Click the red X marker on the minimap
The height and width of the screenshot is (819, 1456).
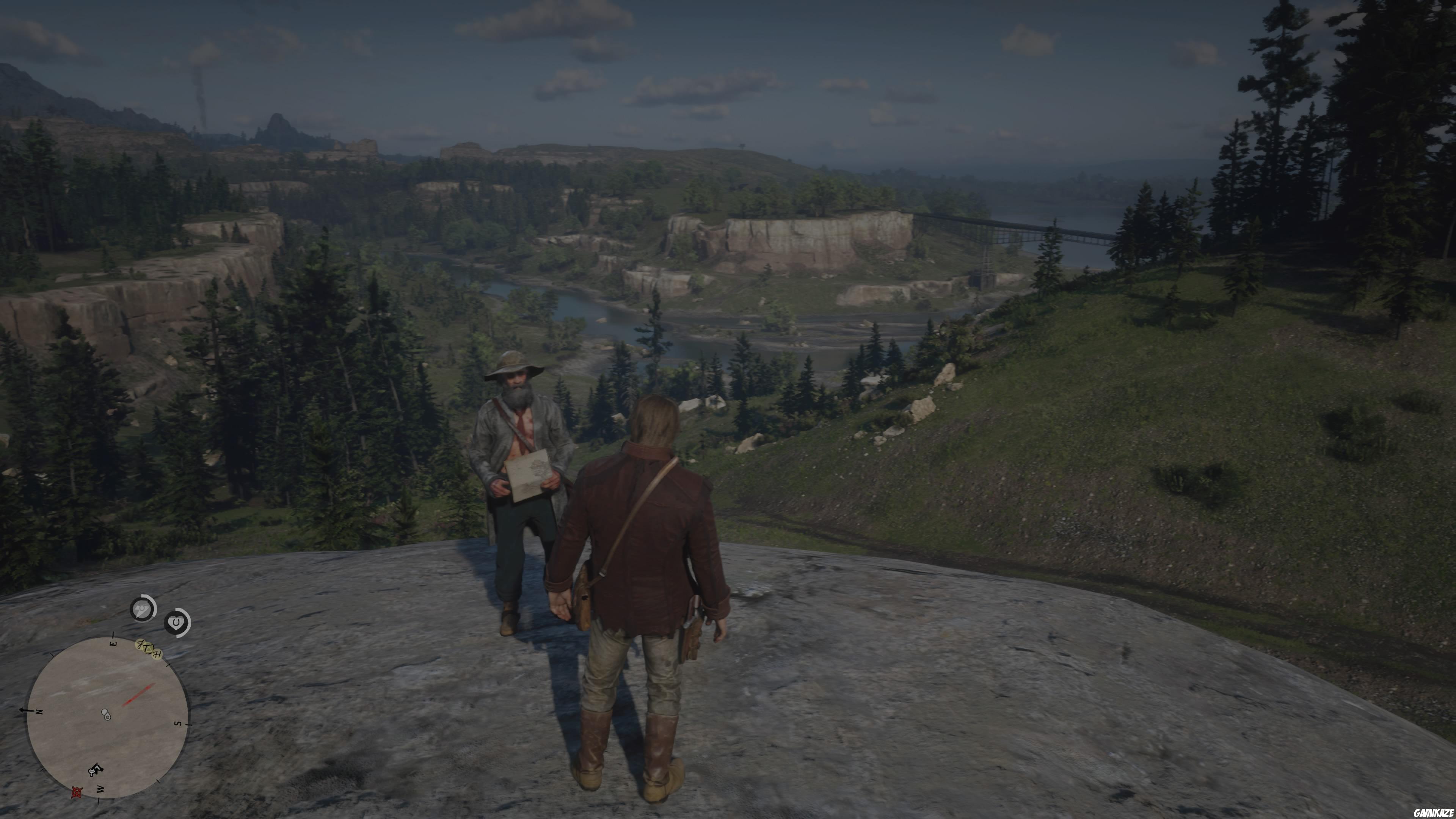[77, 792]
